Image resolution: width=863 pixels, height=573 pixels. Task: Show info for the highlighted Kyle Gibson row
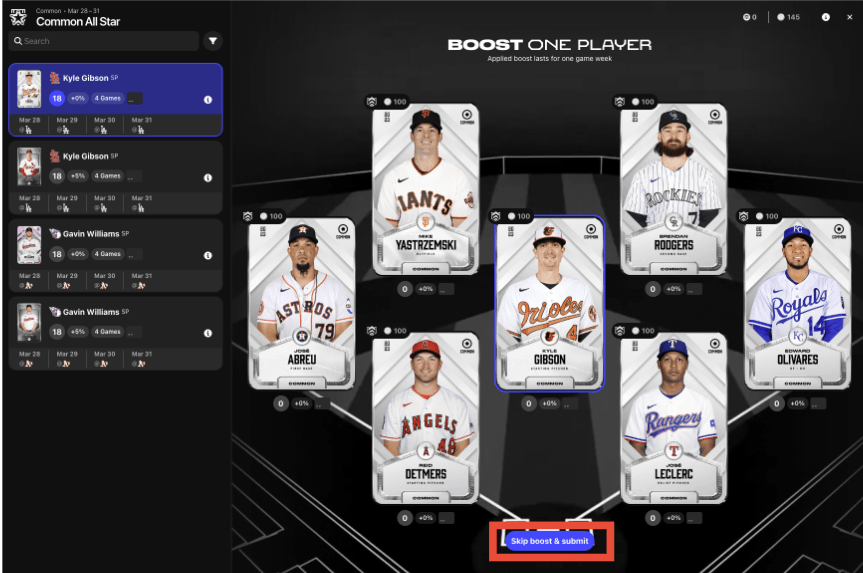click(x=208, y=99)
